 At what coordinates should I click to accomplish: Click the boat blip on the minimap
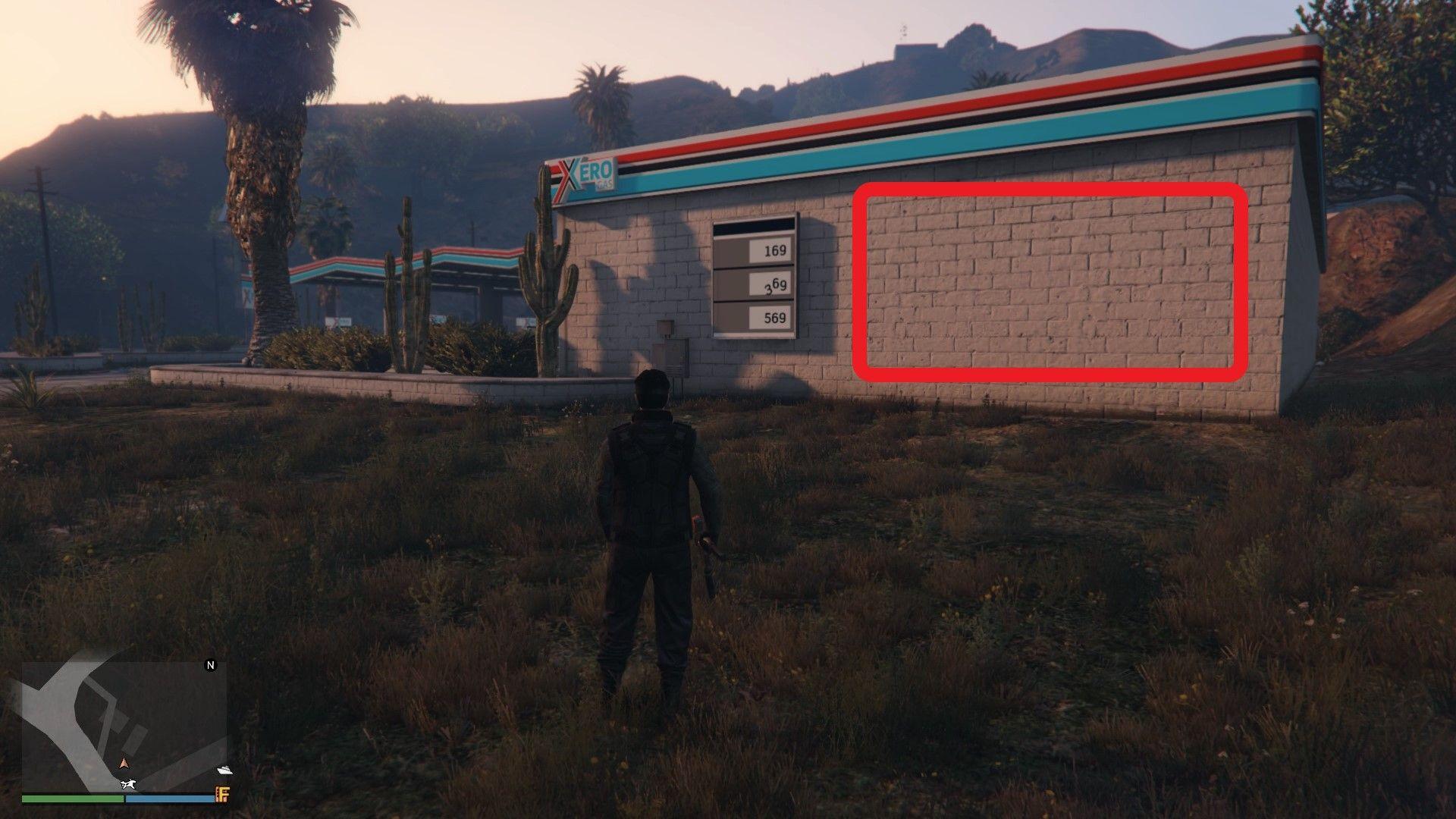pos(225,768)
